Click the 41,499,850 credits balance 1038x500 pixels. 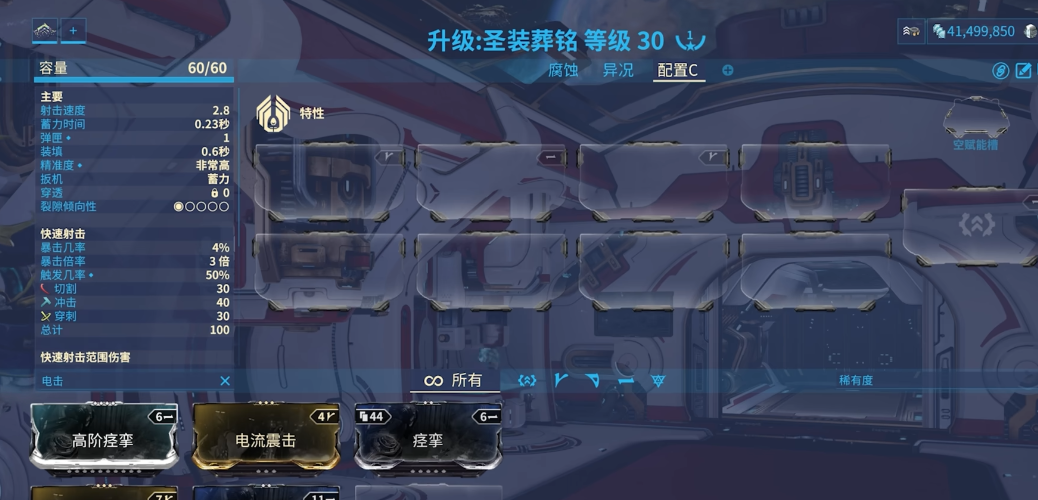pyautogui.click(x=980, y=31)
